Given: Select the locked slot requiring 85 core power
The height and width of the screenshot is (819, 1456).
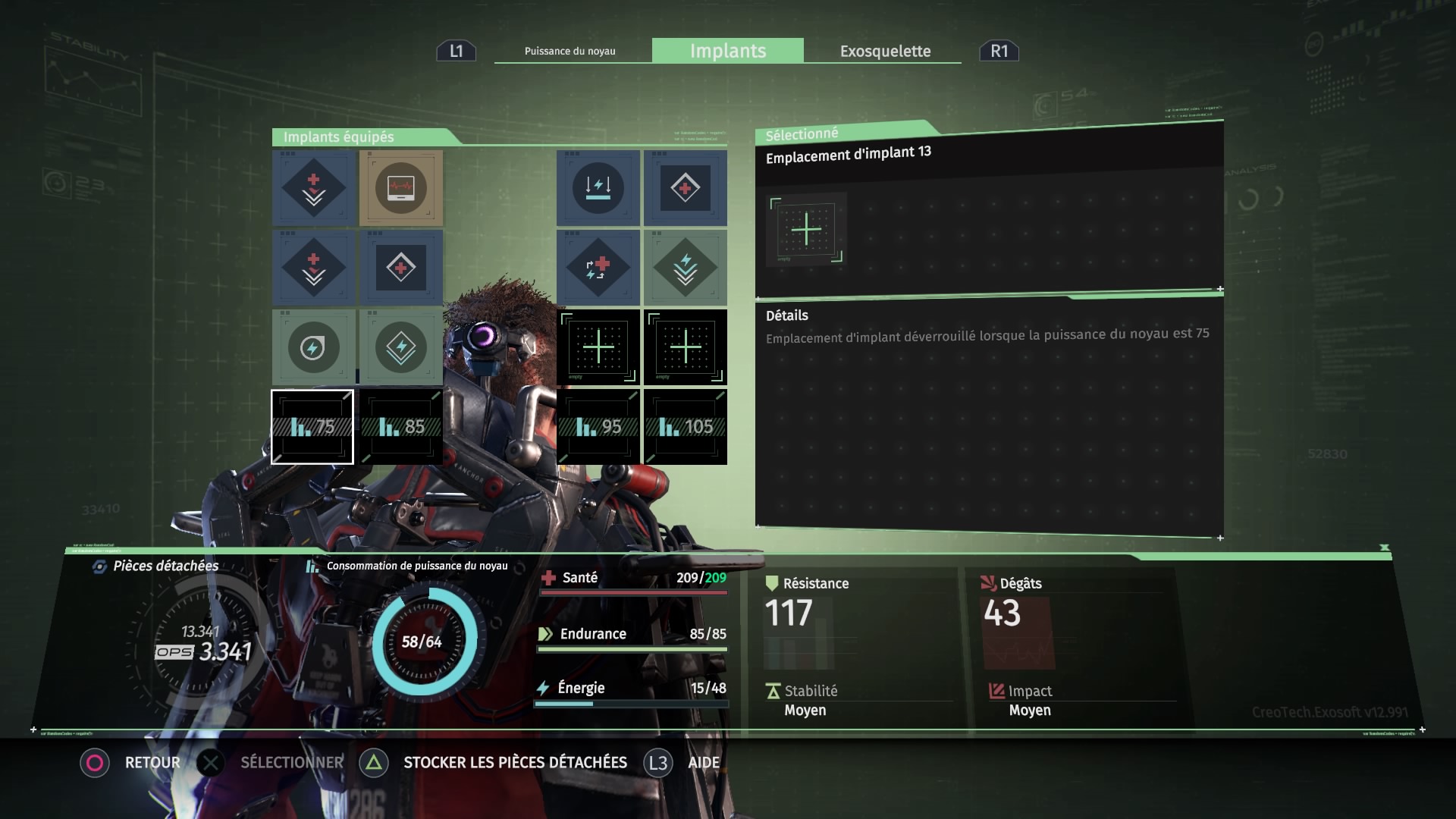Looking at the screenshot, I should coord(401,427).
